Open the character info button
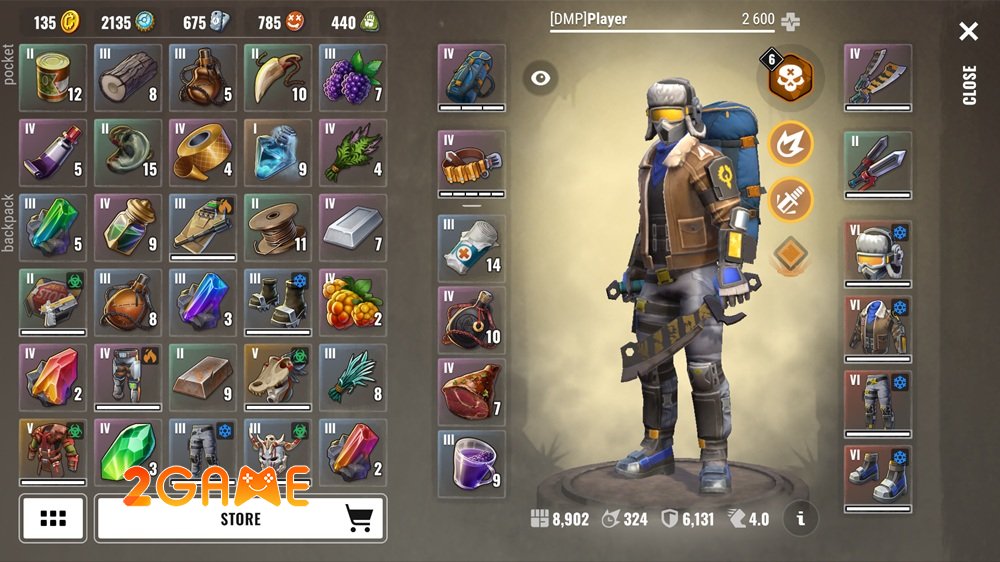Viewport: 1000px width, 562px height. point(800,518)
